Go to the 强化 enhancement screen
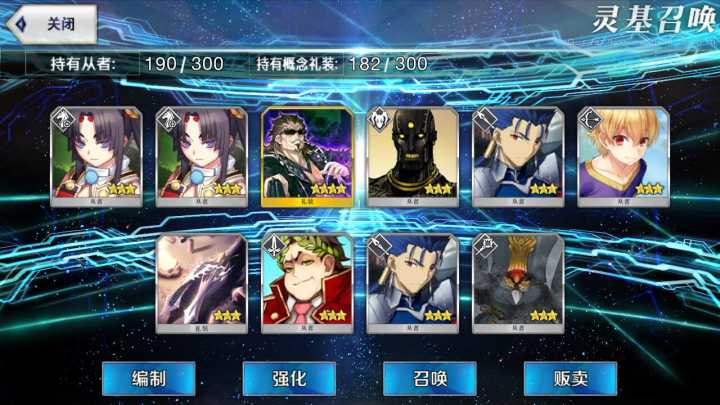Image resolution: width=720 pixels, height=405 pixels. click(289, 378)
